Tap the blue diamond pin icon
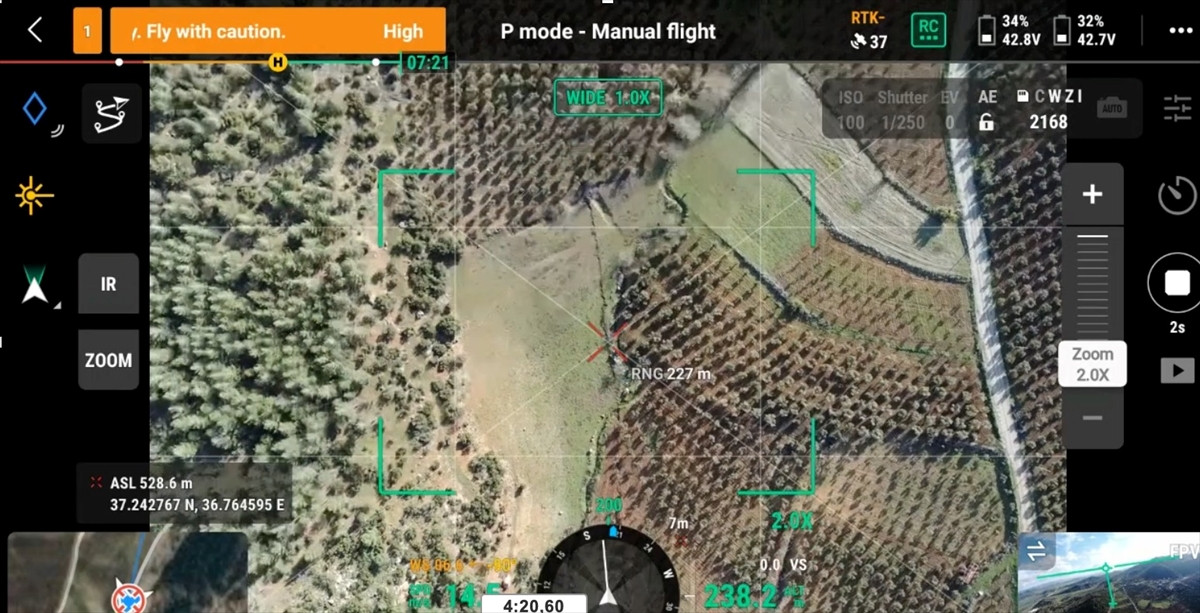The image size is (1200, 613). (x=35, y=108)
